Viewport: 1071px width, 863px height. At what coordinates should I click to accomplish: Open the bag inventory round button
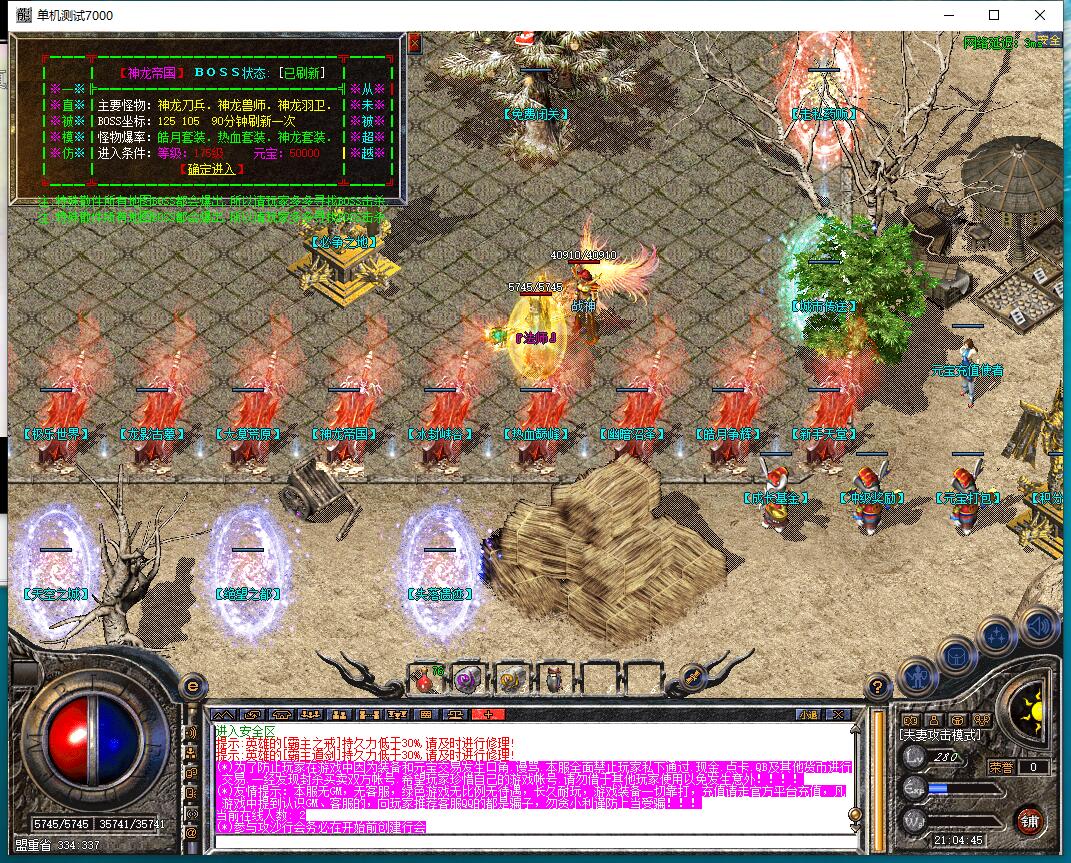point(956,656)
